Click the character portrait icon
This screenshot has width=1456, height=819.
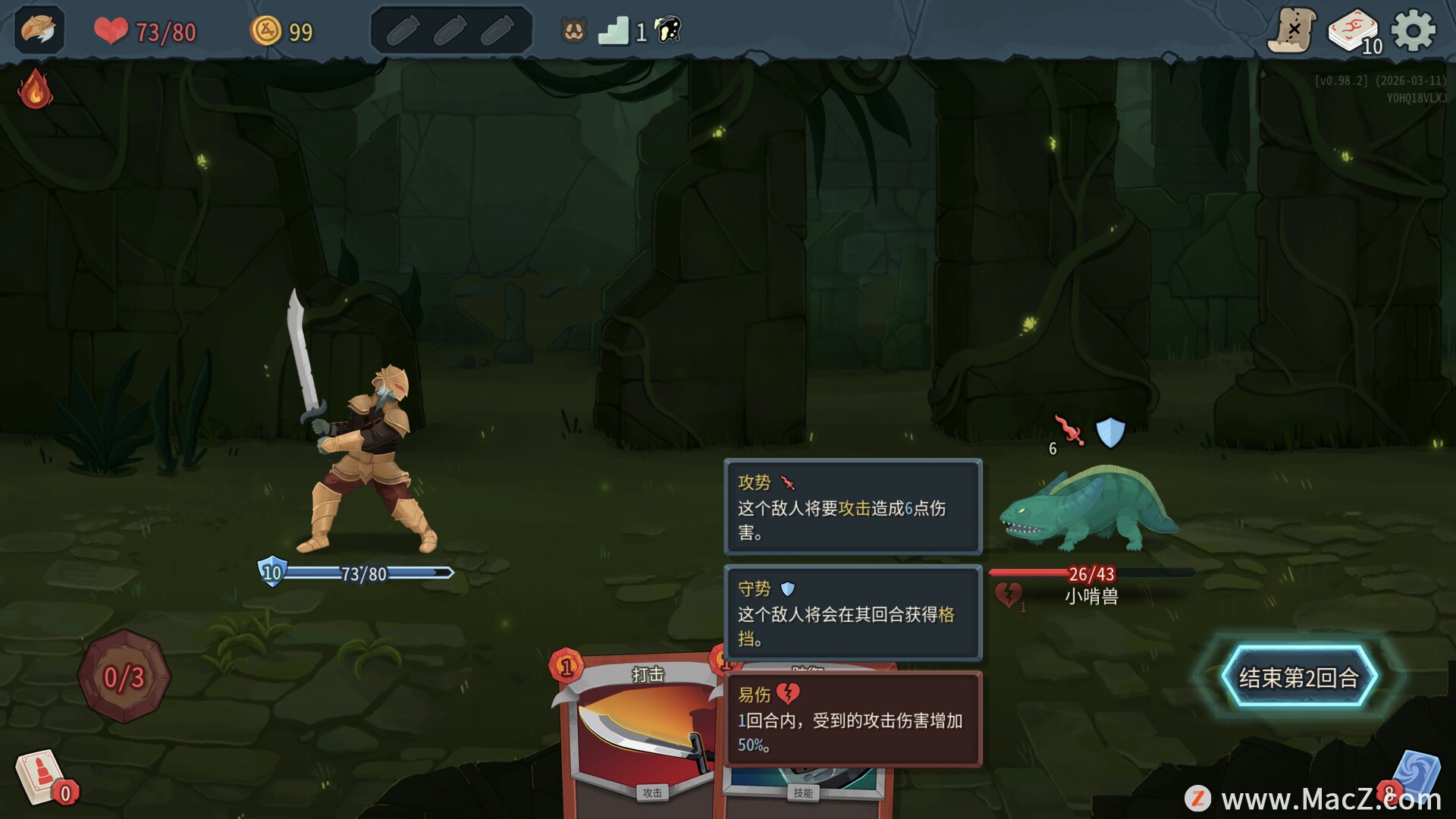pos(39,30)
